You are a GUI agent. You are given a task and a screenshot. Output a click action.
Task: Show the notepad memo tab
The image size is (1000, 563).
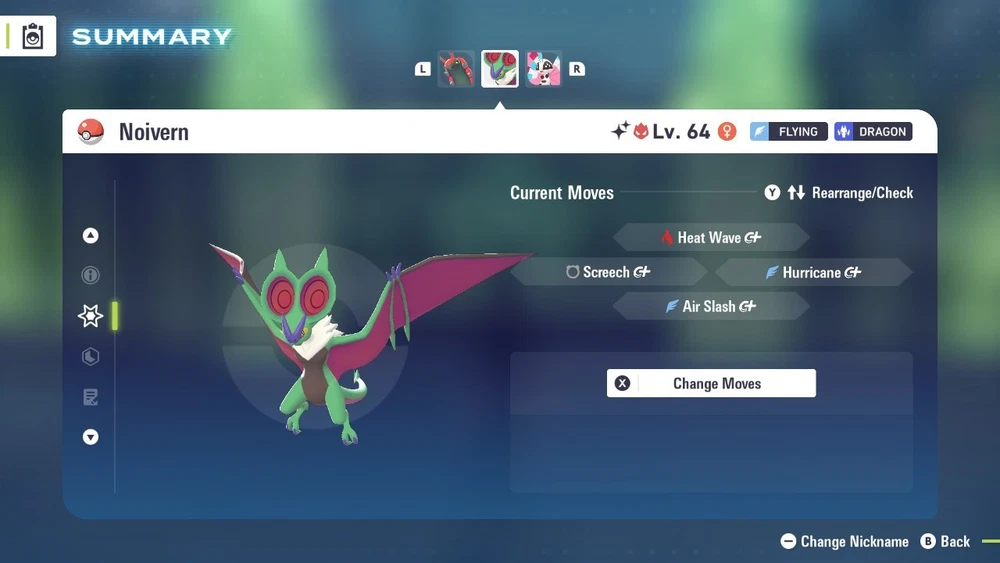(91, 398)
